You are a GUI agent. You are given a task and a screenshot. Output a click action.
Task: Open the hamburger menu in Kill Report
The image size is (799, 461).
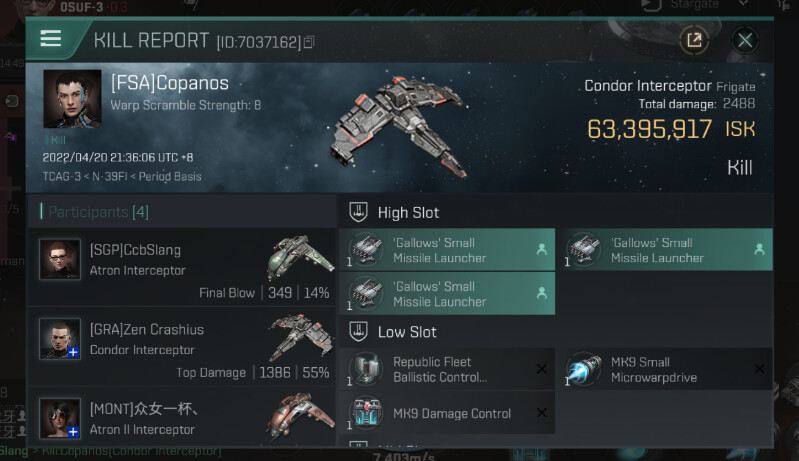coord(51,39)
